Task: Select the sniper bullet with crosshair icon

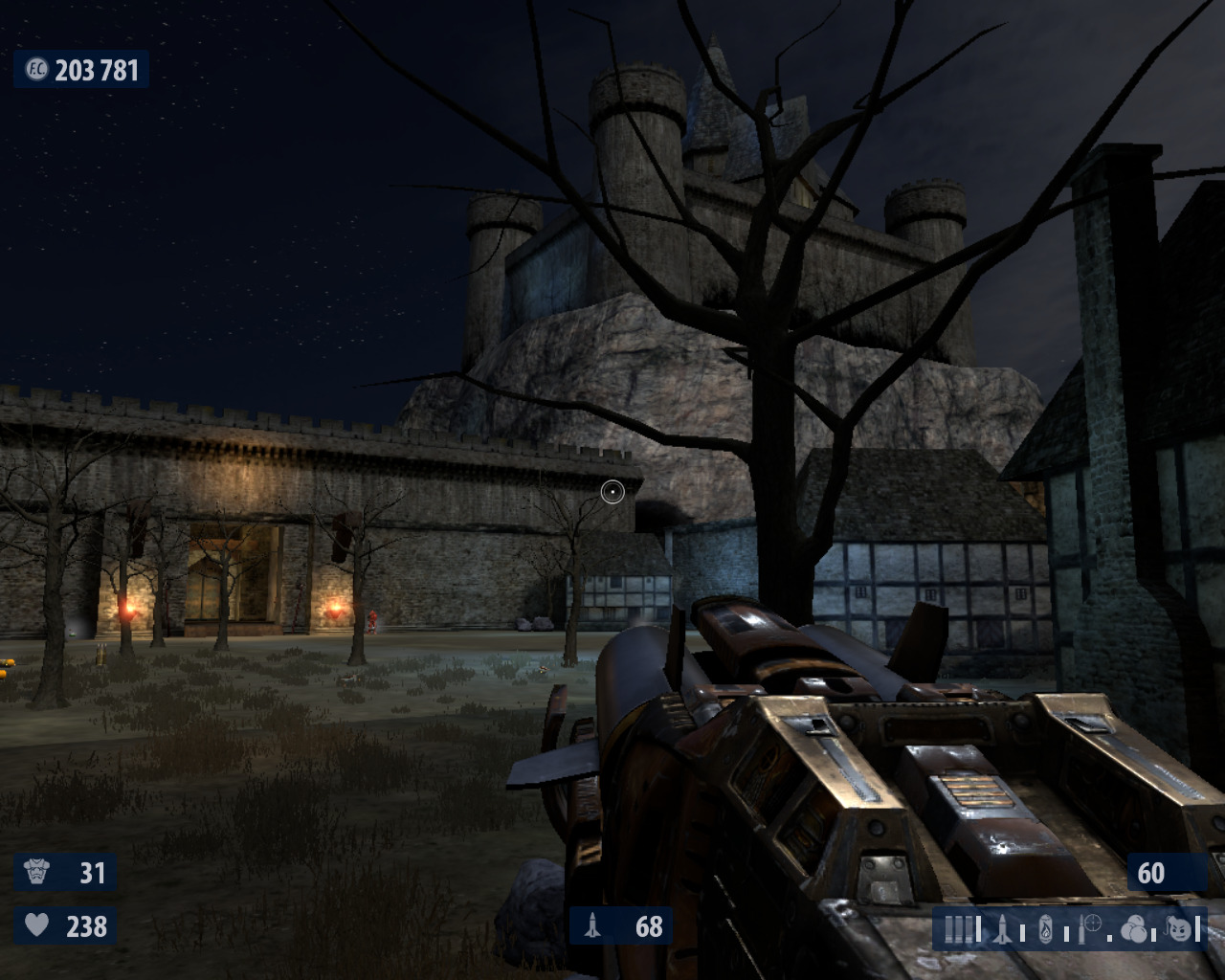Action: coord(1089,927)
